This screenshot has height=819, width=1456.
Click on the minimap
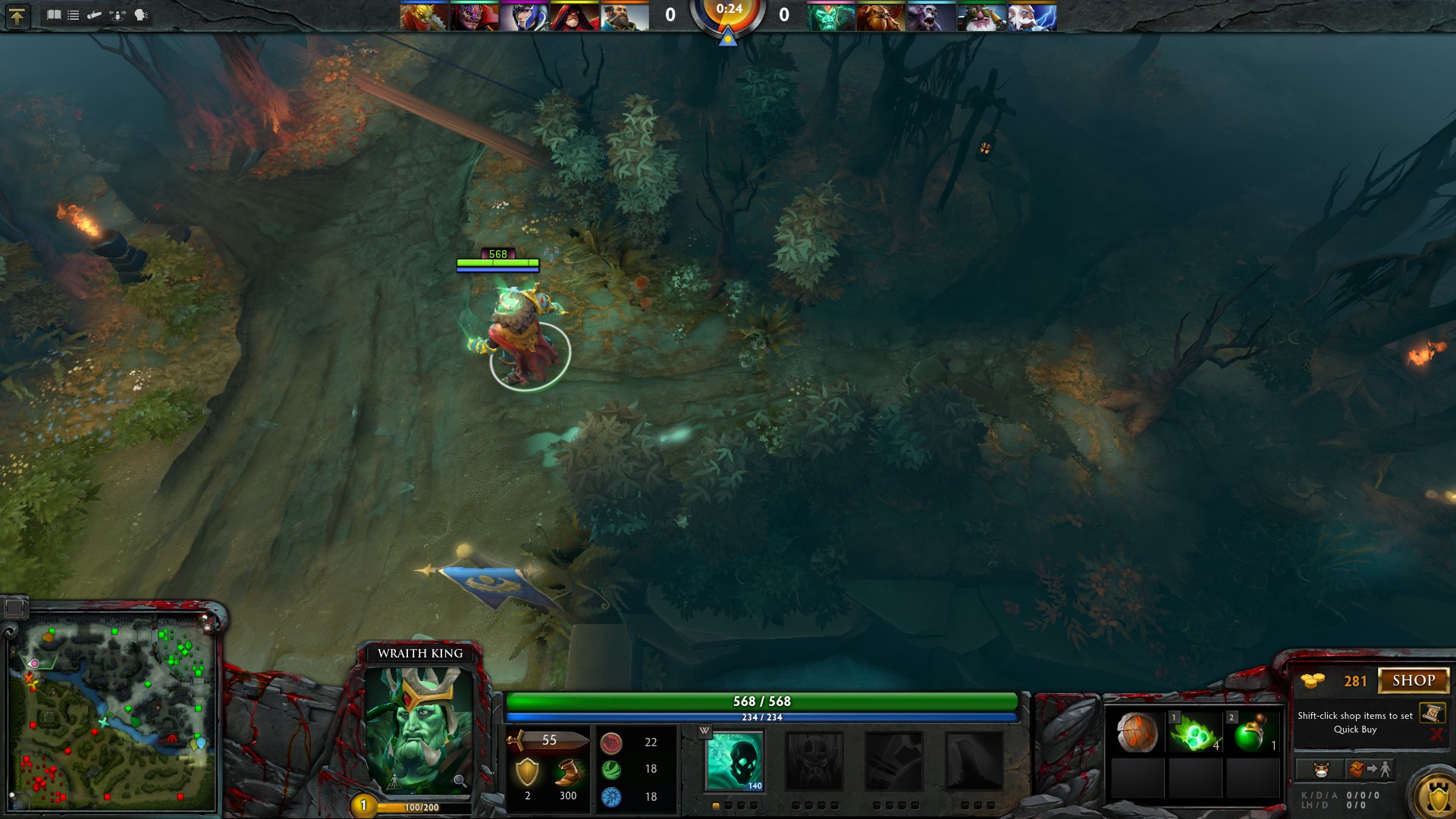point(114,713)
